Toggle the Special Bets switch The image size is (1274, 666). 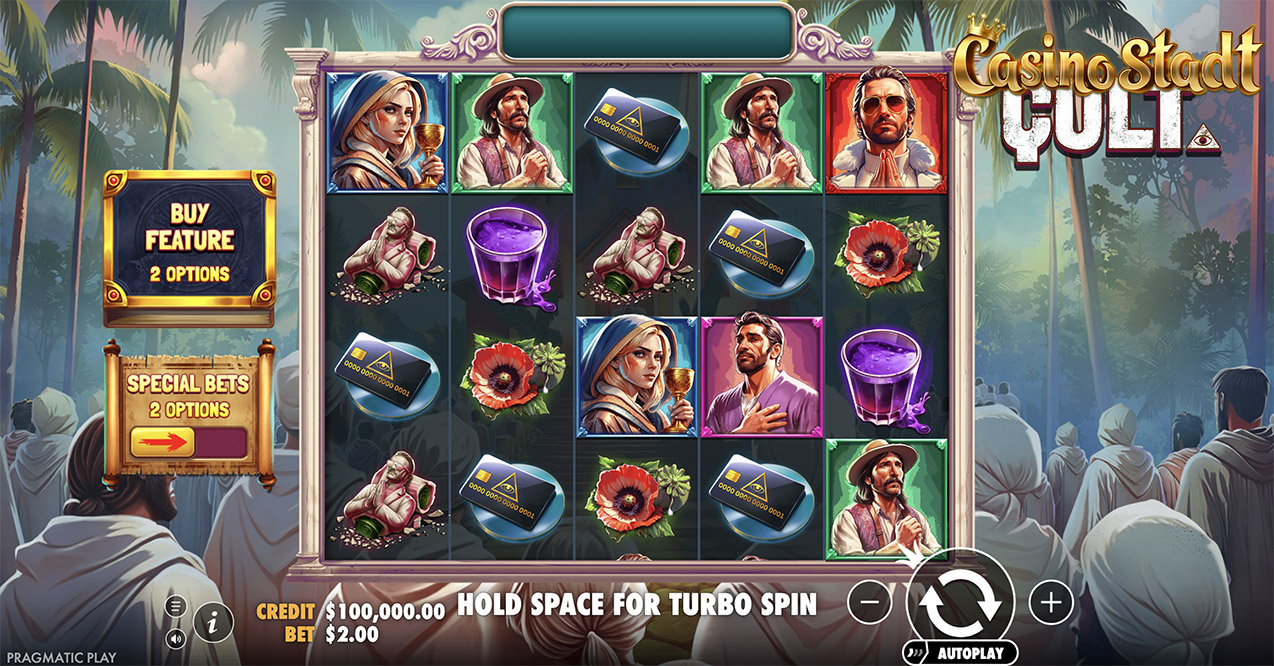point(188,441)
